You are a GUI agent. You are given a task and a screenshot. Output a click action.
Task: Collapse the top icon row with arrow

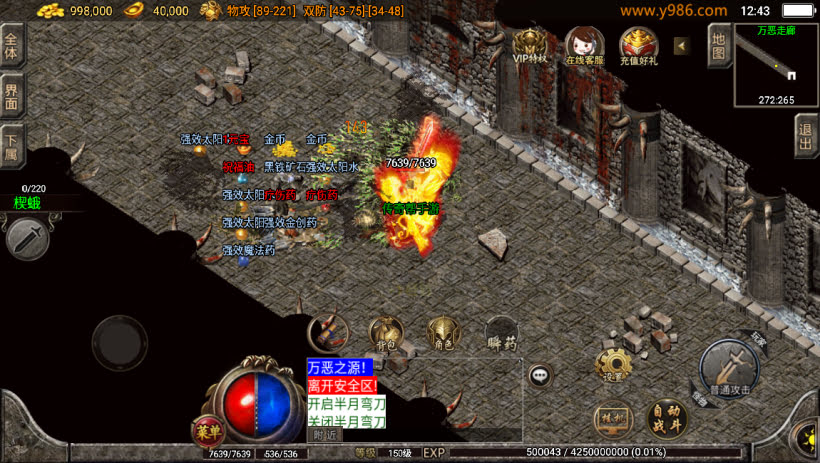click(x=681, y=46)
